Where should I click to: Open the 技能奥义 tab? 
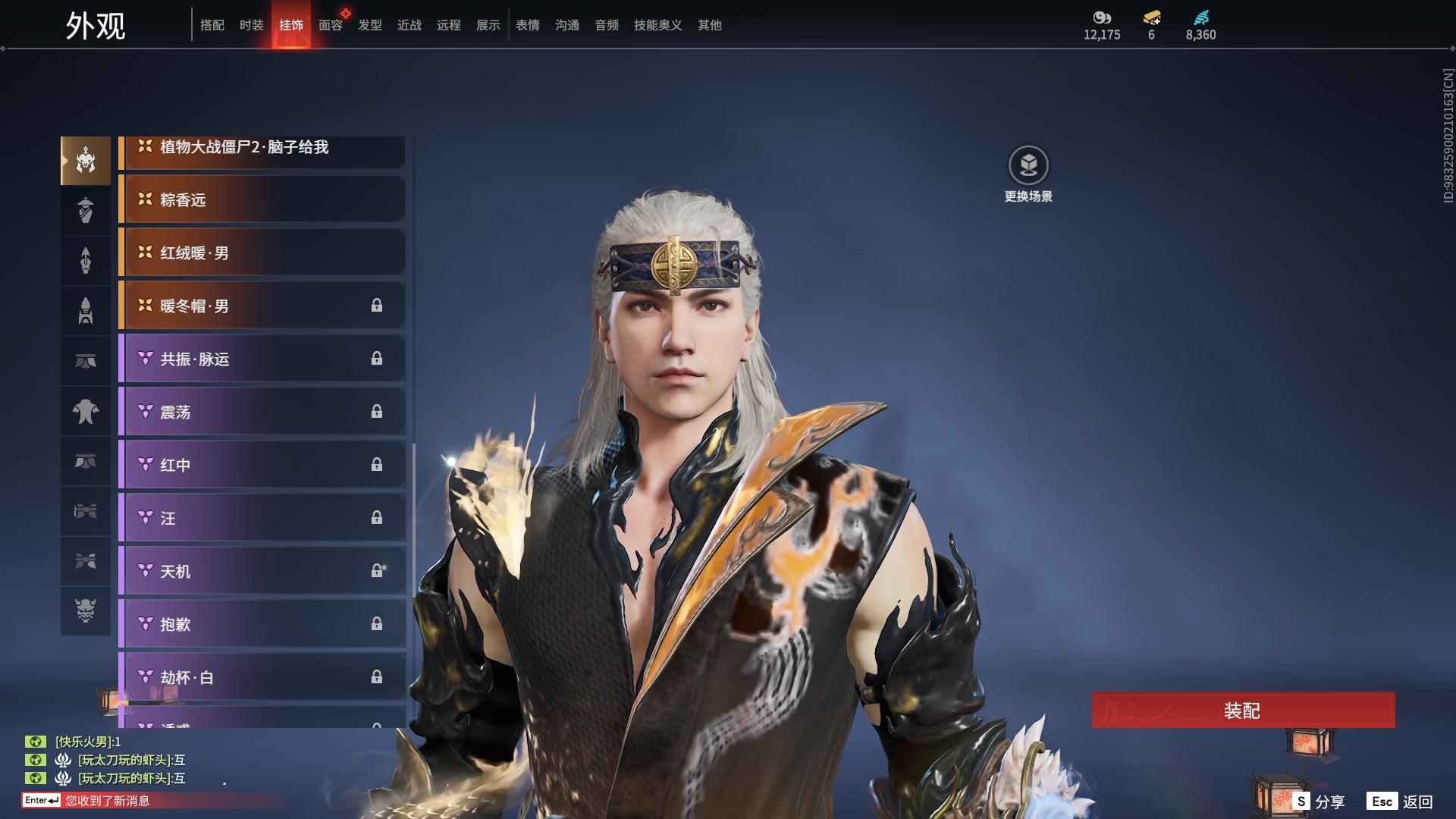click(657, 25)
